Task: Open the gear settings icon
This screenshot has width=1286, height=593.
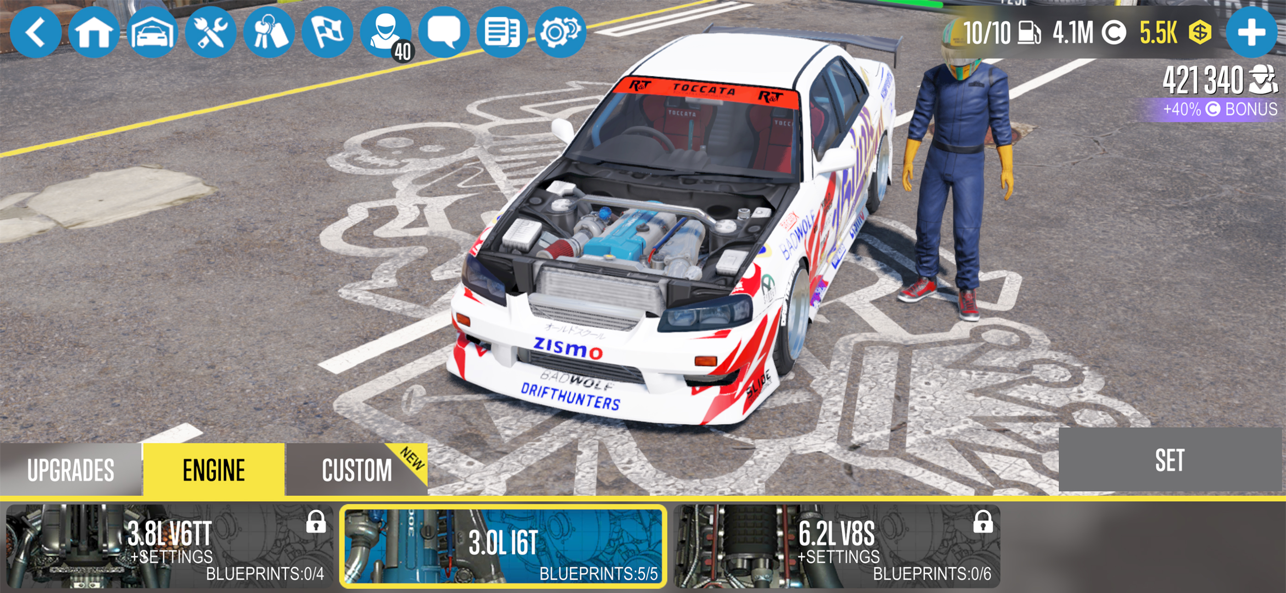Action: (560, 32)
